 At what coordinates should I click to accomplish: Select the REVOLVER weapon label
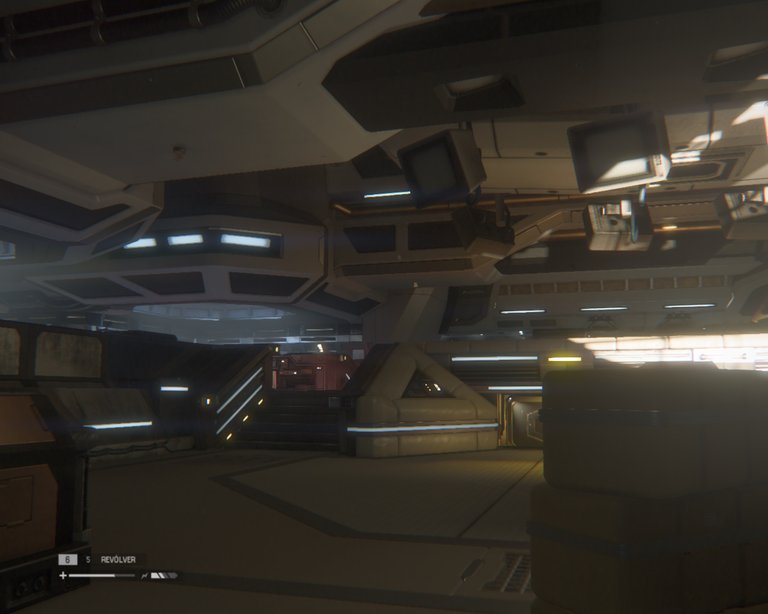pos(118,560)
